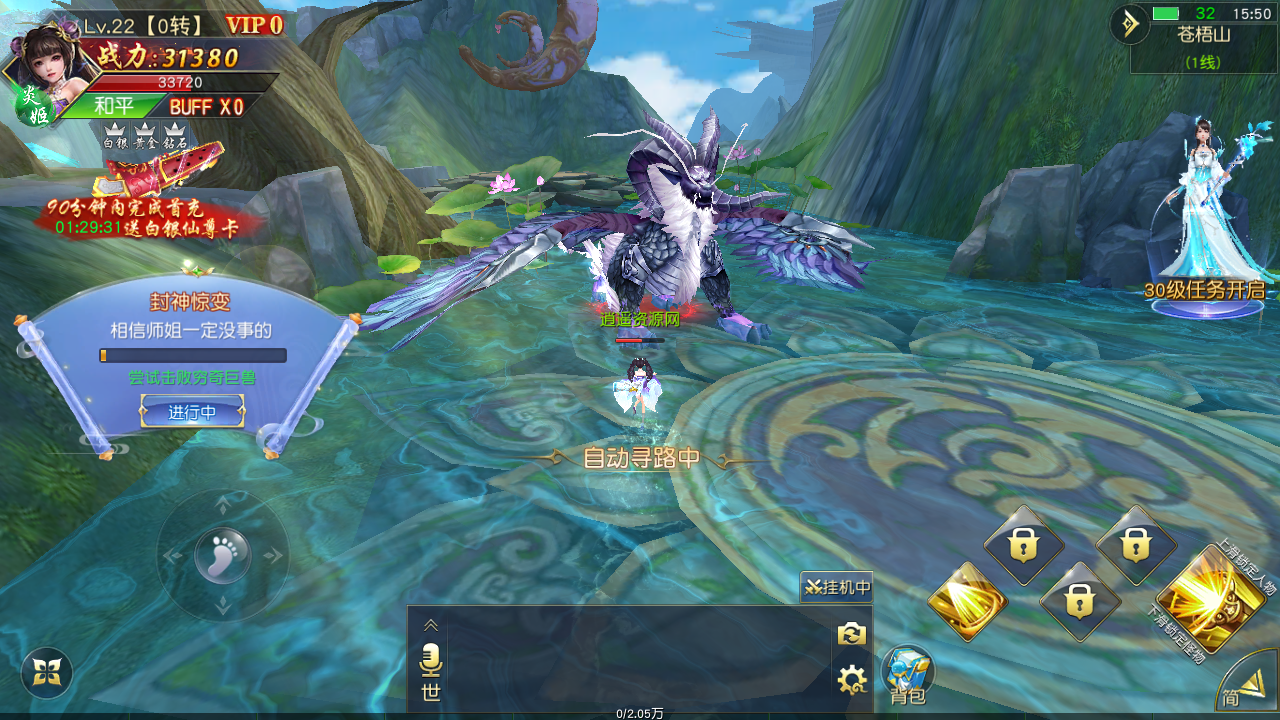The width and height of the screenshot is (1280, 720).
Task: Open the 30级任务开启 fairy preview
Action: (x=1206, y=220)
